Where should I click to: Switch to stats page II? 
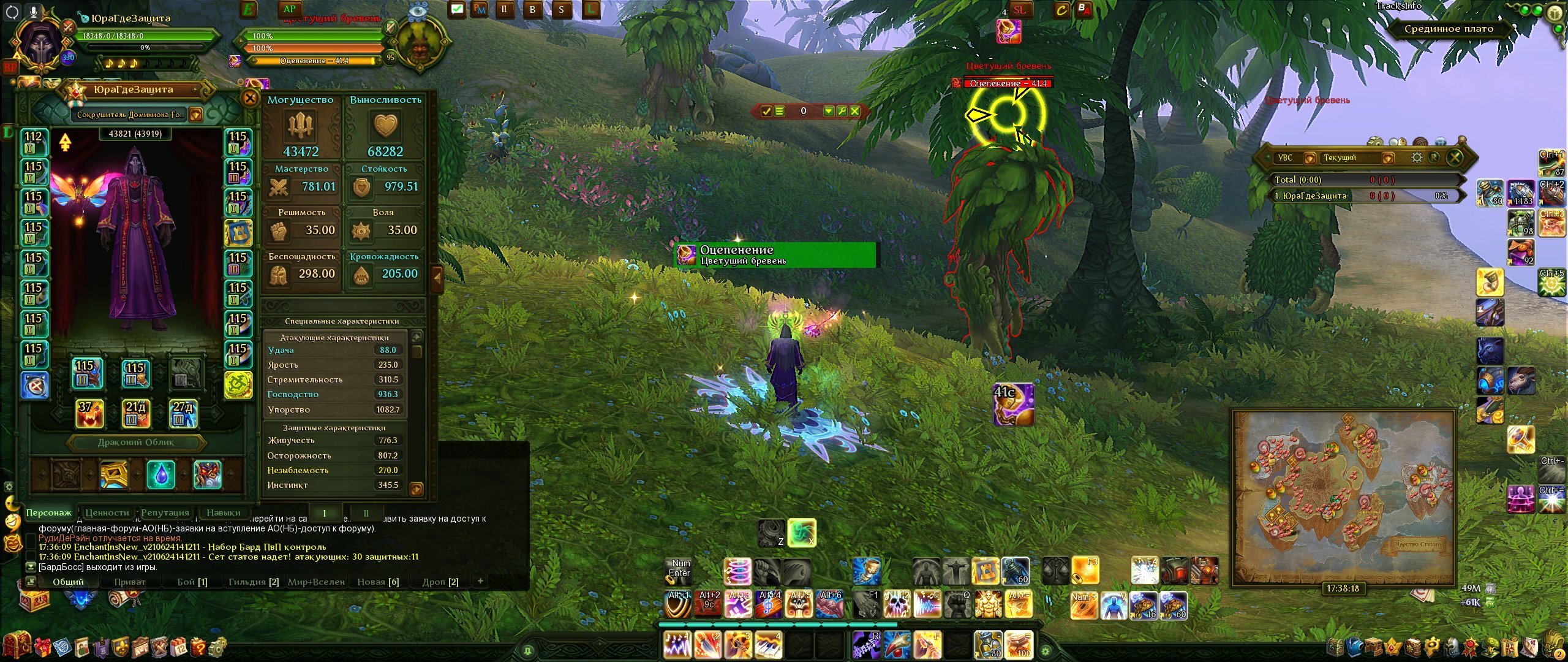click(366, 513)
